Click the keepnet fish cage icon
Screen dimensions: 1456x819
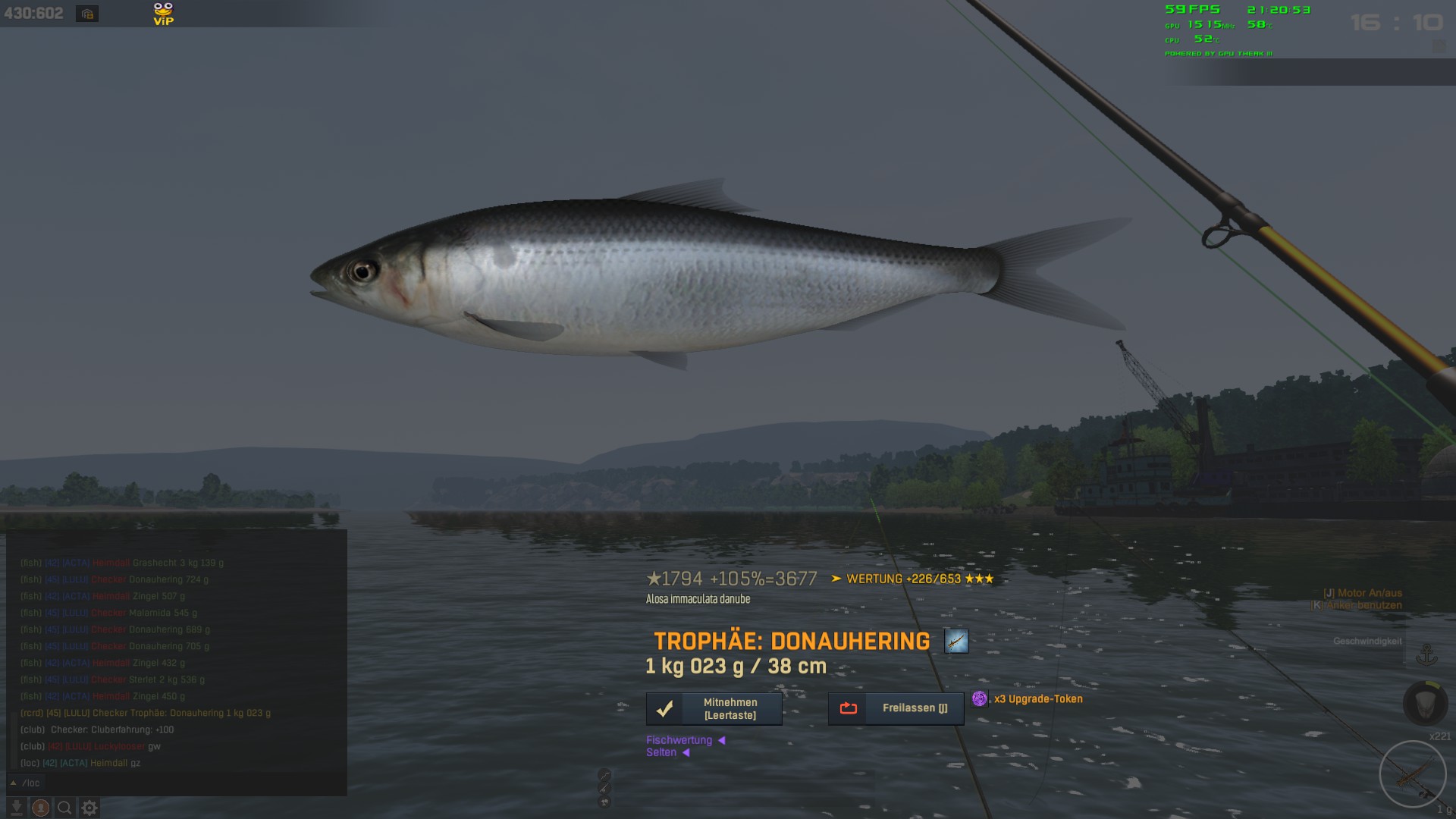(x=1425, y=703)
